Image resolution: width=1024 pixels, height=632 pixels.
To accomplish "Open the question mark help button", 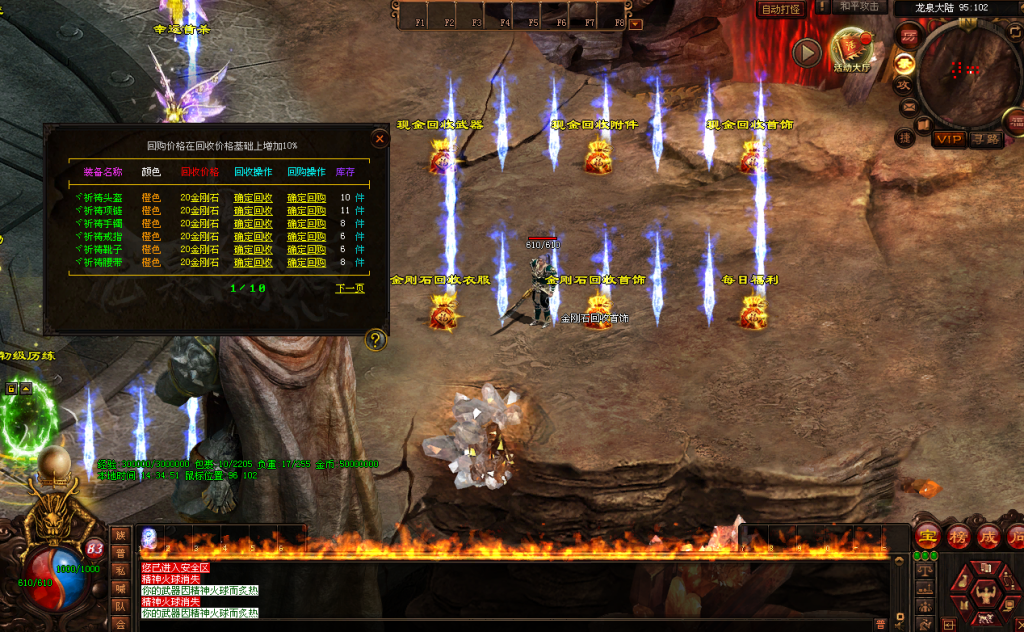I will 376,340.
